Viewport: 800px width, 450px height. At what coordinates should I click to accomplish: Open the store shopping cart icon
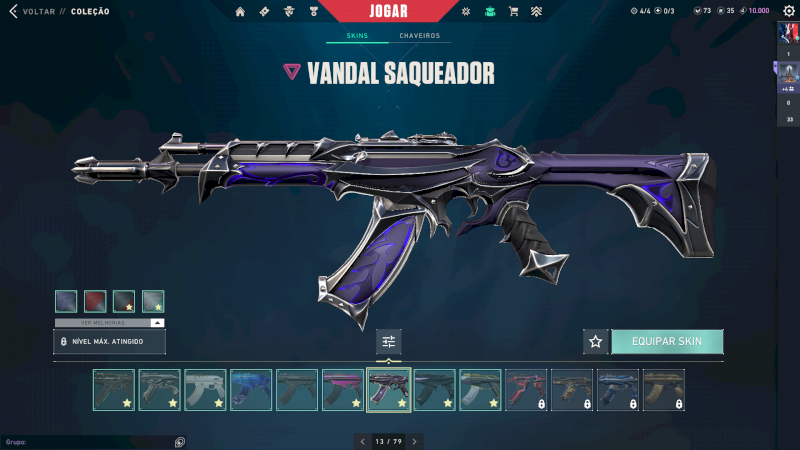click(x=513, y=11)
